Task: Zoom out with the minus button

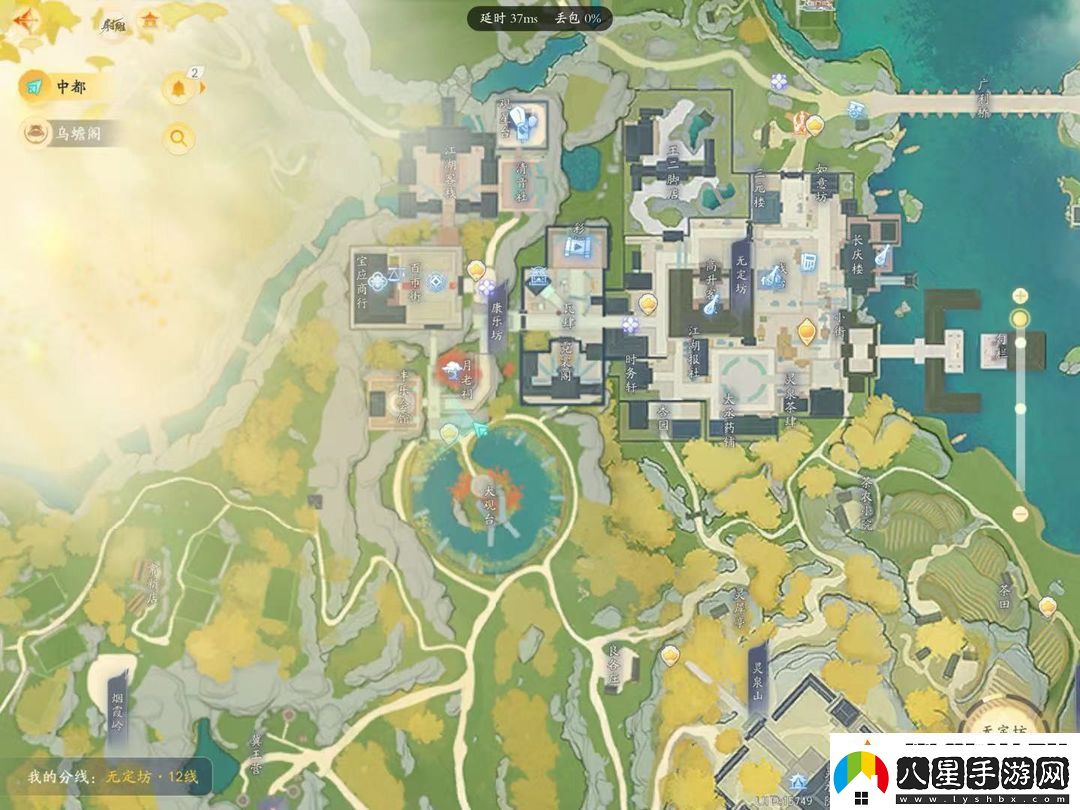Action: coord(1019,514)
